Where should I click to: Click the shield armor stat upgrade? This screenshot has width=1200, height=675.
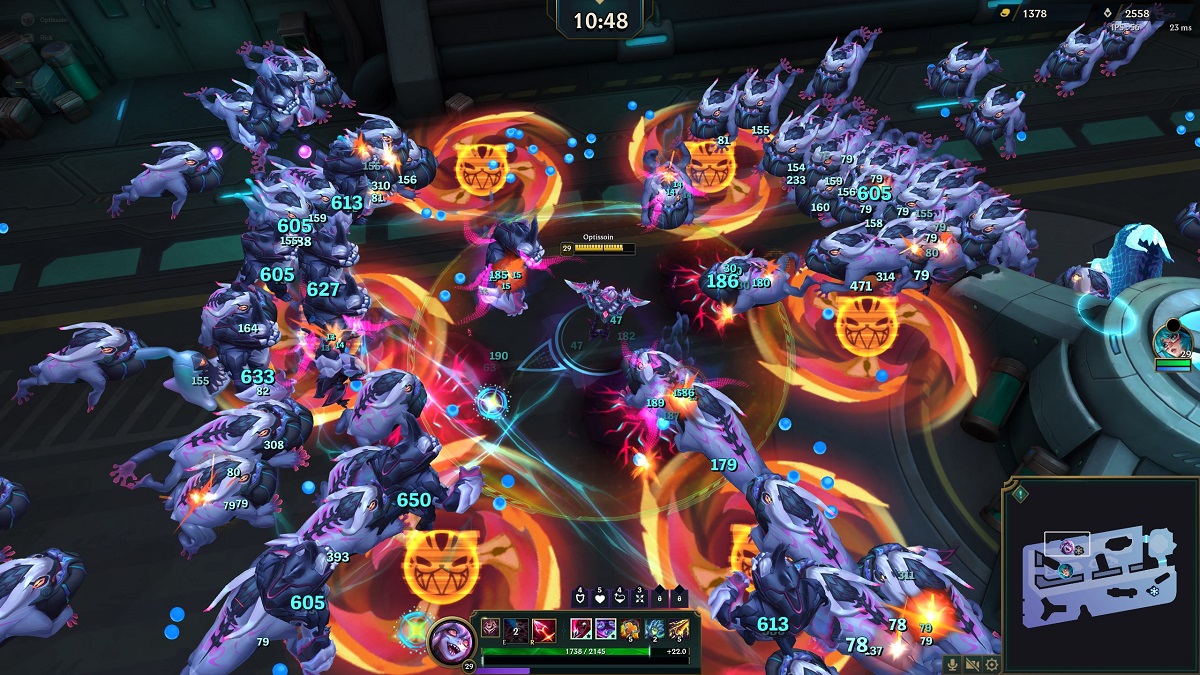pos(581,599)
